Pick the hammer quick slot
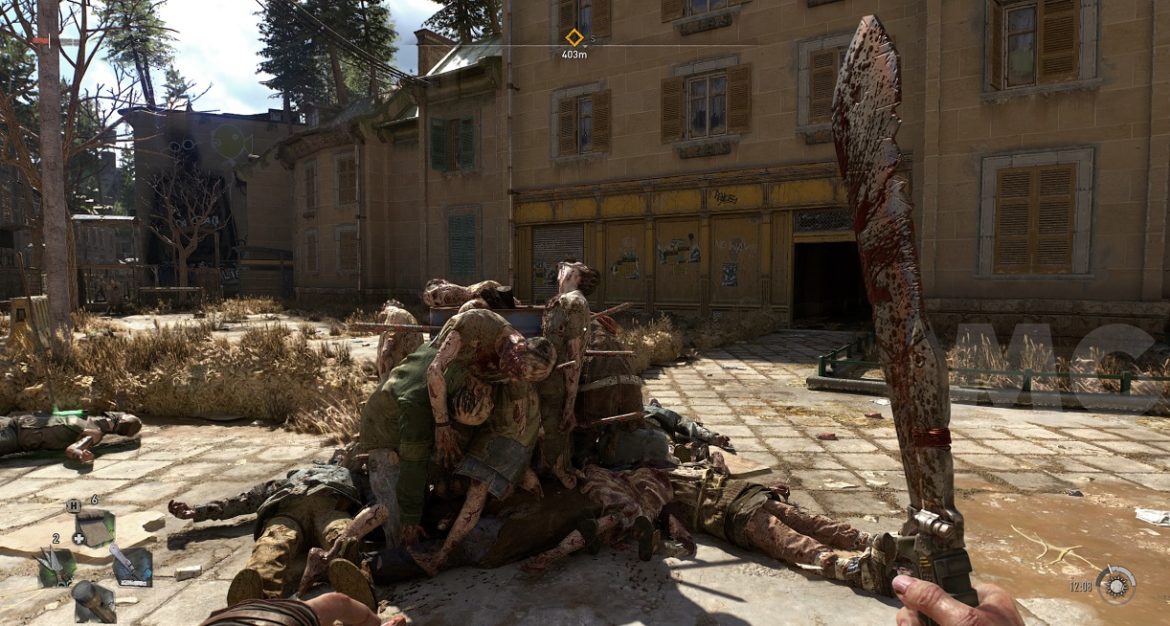Screen dimensions: 1170x626 coord(93,601)
